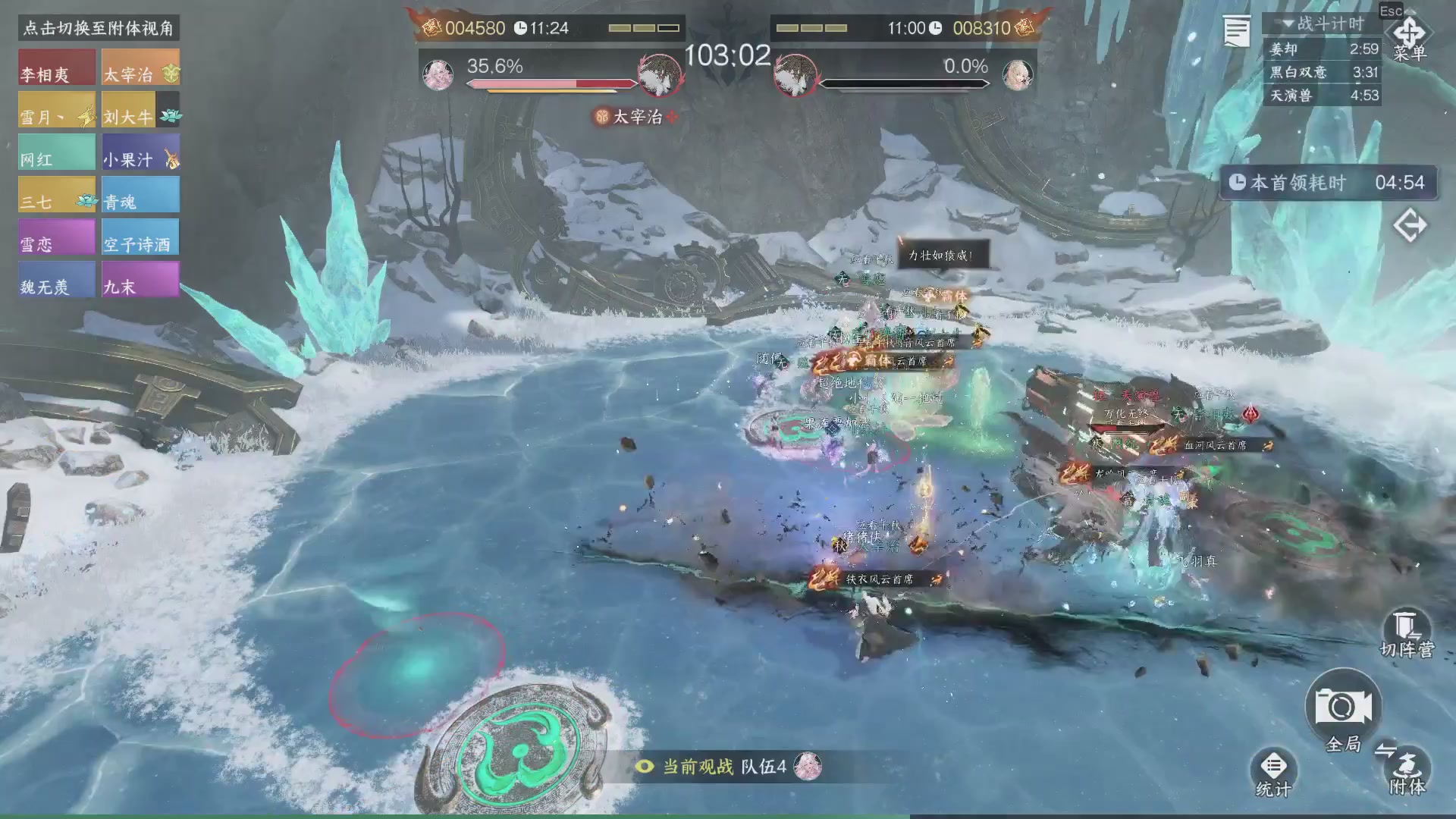
Task: Switch view to player 李相夷
Action: click(57, 67)
